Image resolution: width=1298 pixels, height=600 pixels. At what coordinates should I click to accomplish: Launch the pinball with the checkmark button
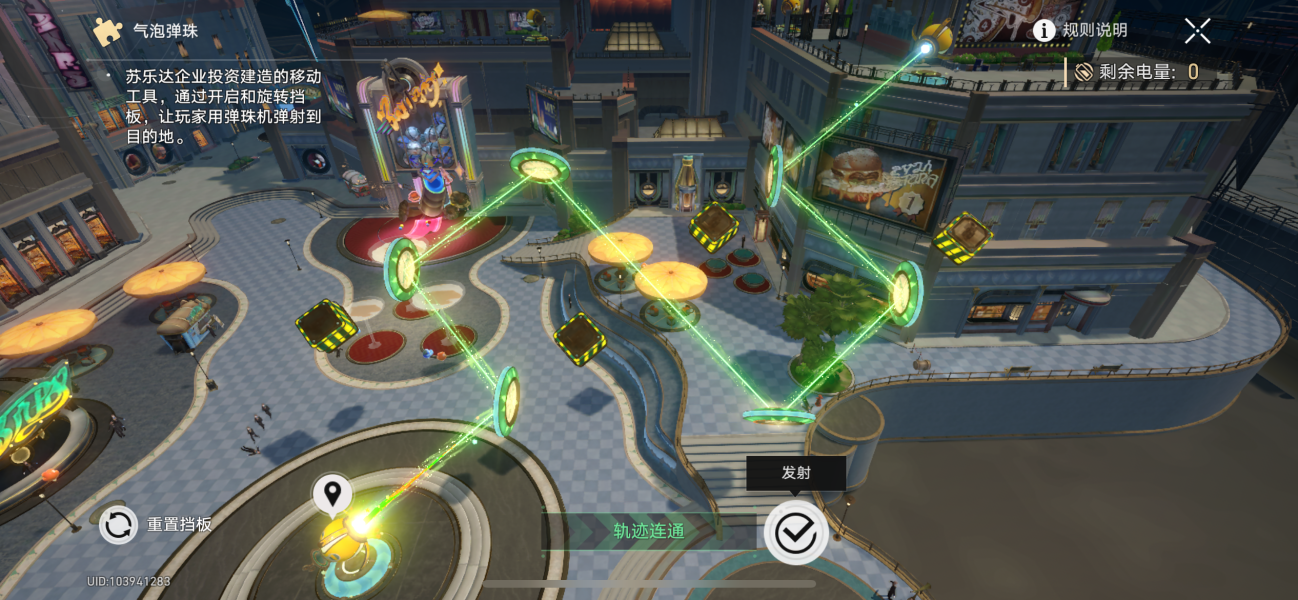click(795, 532)
